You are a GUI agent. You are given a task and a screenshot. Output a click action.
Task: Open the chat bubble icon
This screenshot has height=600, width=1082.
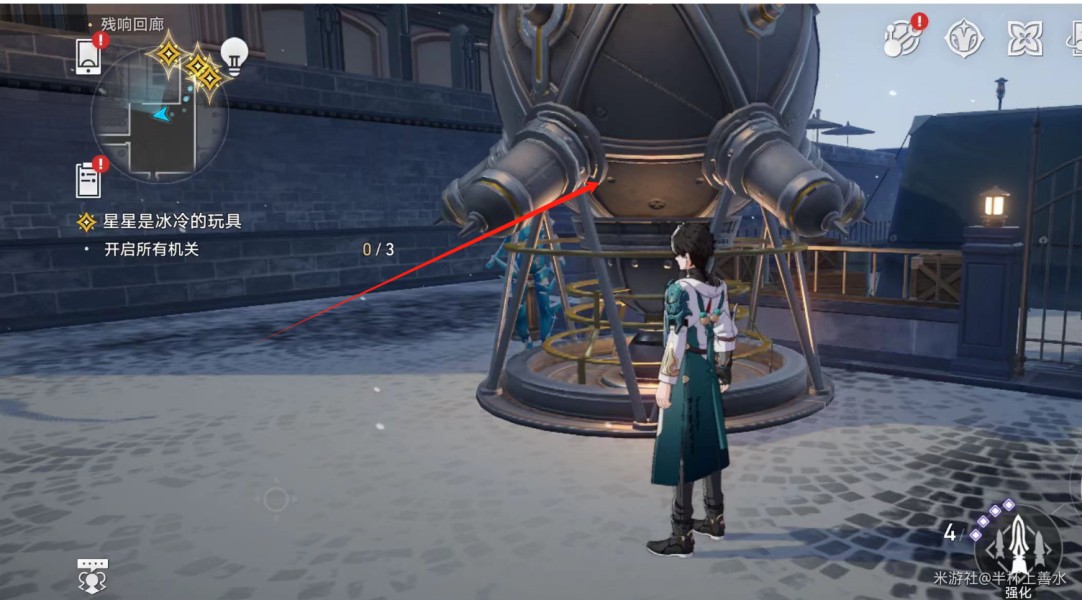click(x=92, y=575)
